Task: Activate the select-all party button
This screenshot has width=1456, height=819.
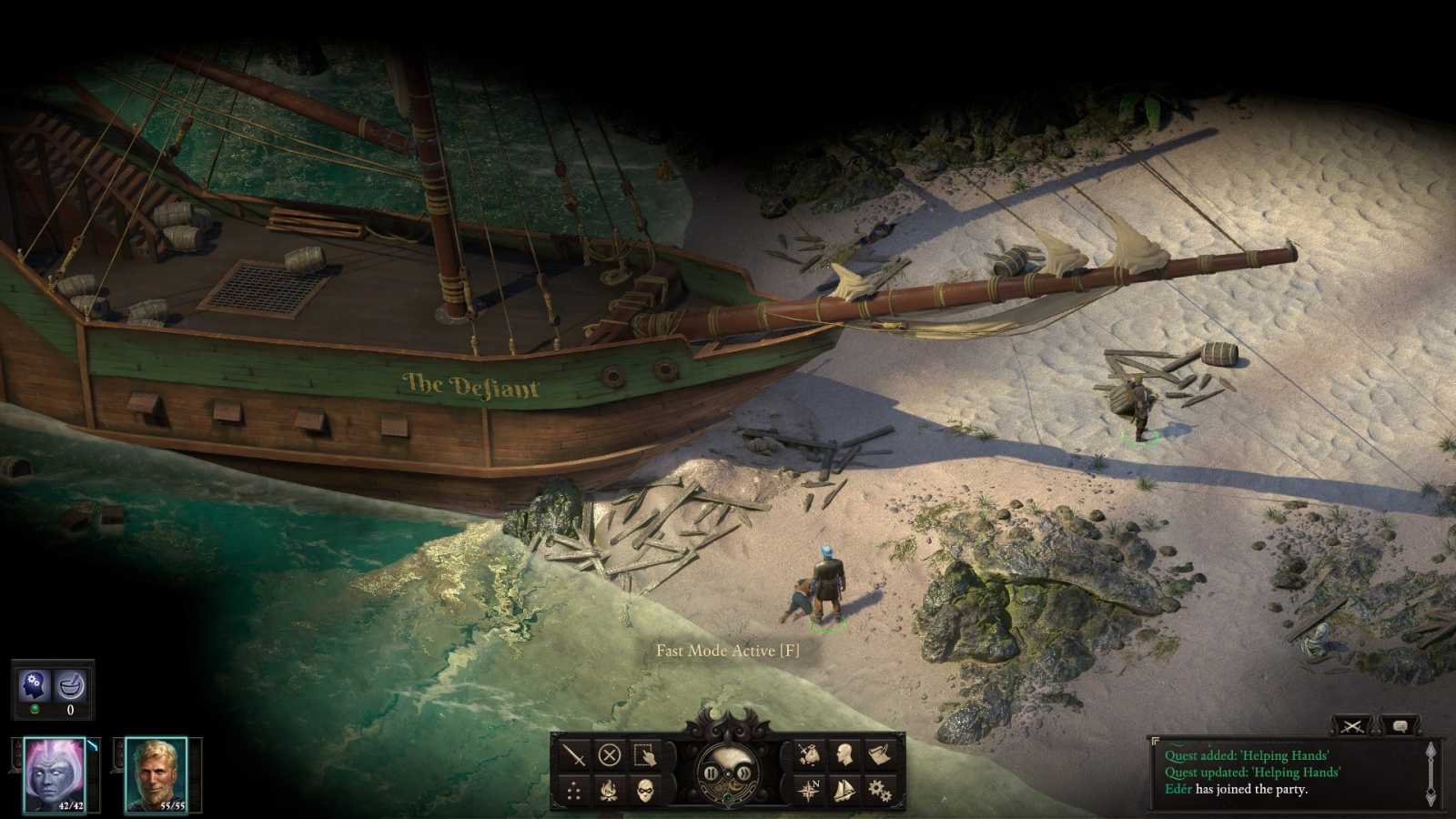Action: point(644,755)
